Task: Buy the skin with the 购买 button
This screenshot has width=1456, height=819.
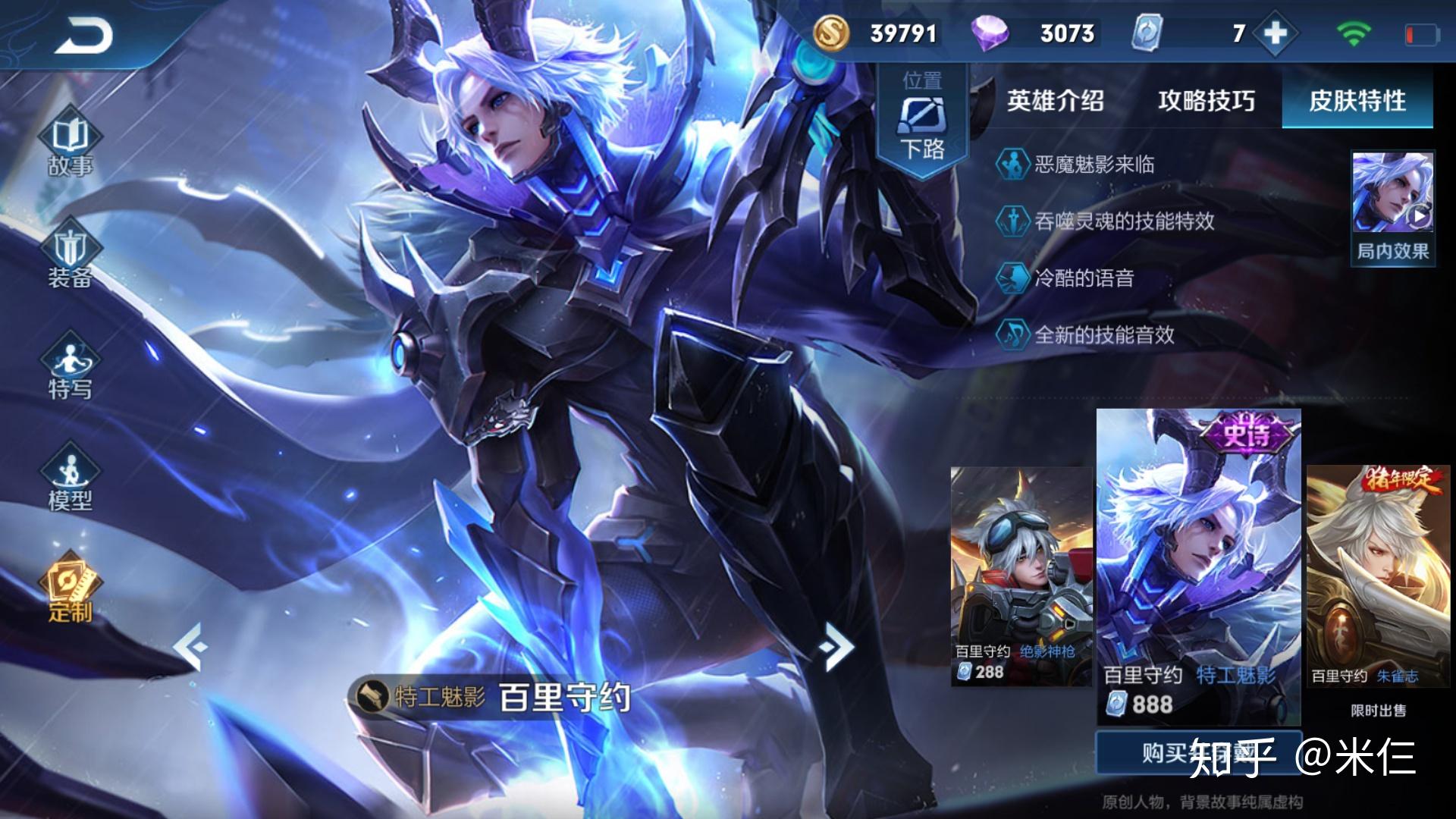Action: tap(1198, 752)
